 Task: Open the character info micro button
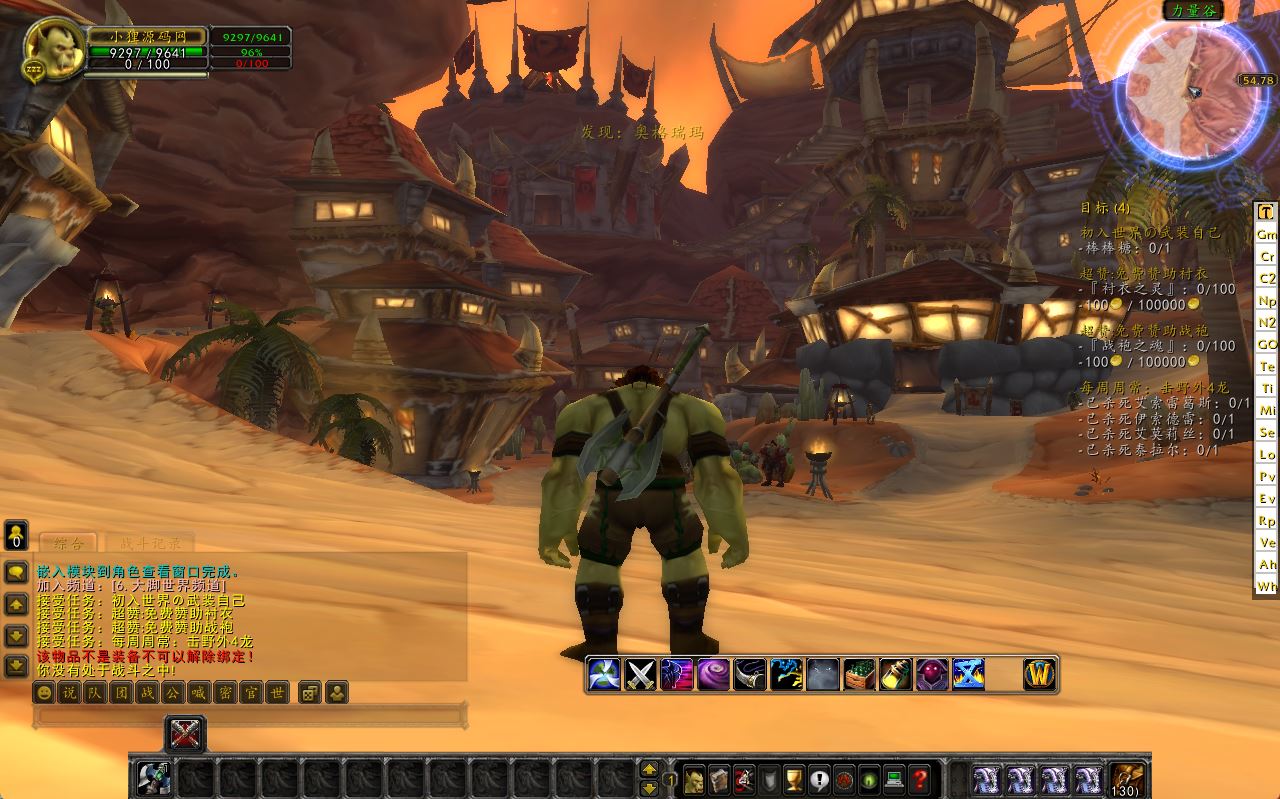(x=693, y=779)
